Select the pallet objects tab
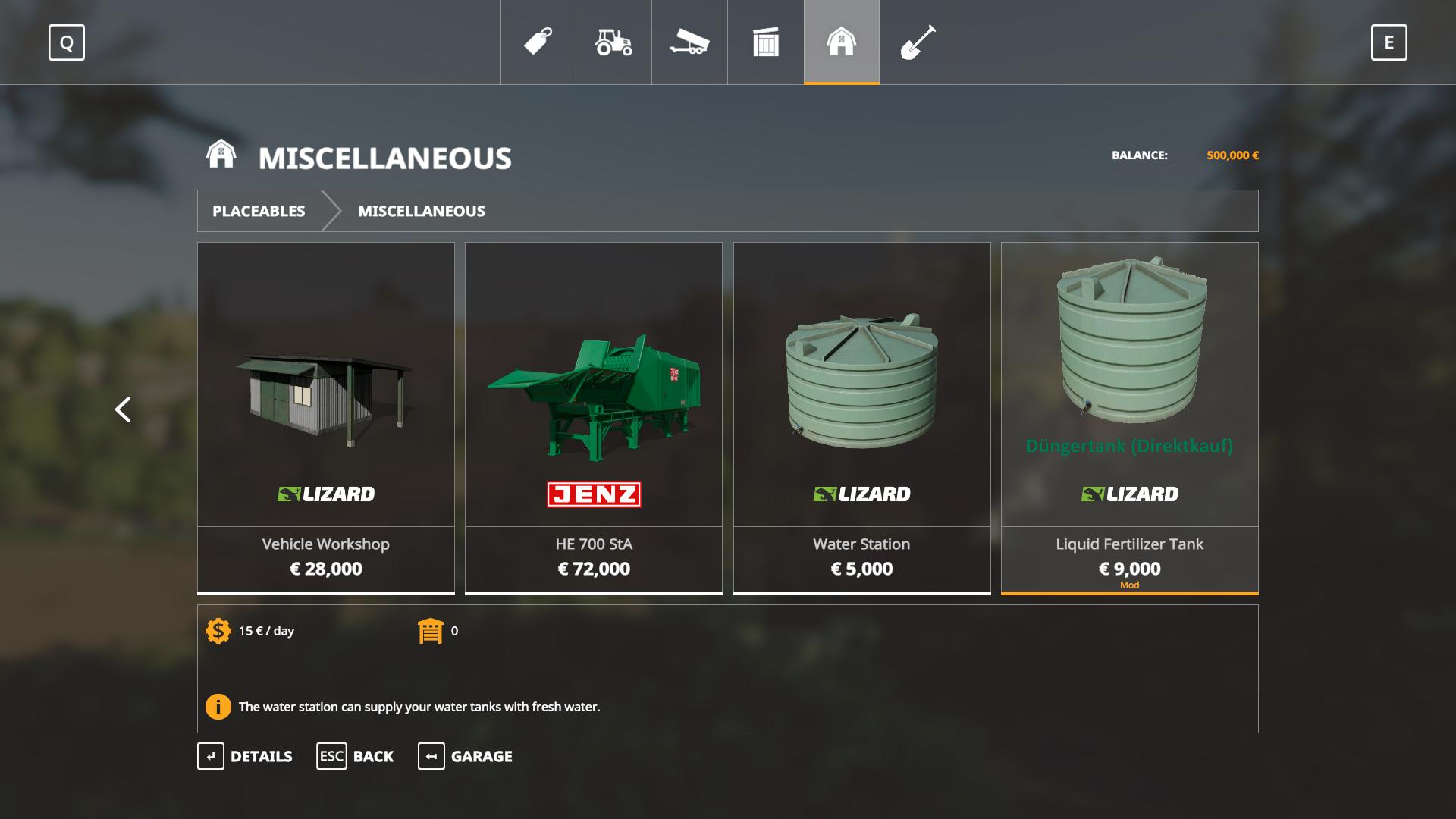The height and width of the screenshot is (819, 1456). [x=766, y=42]
